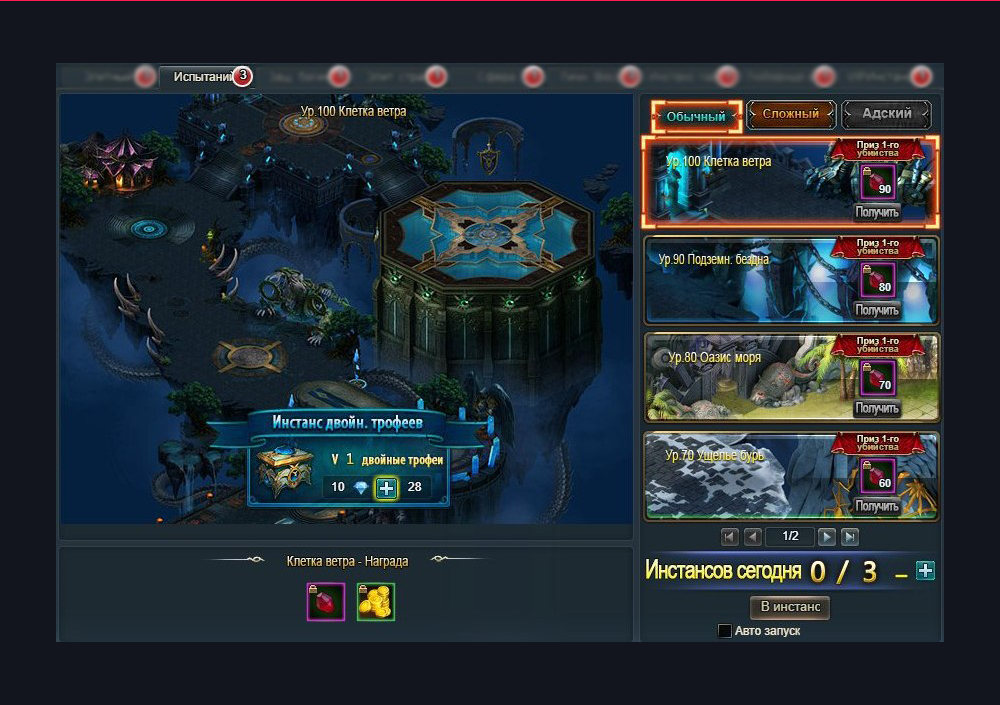Choose Адский difficulty
1000x705 pixels.
click(x=886, y=114)
